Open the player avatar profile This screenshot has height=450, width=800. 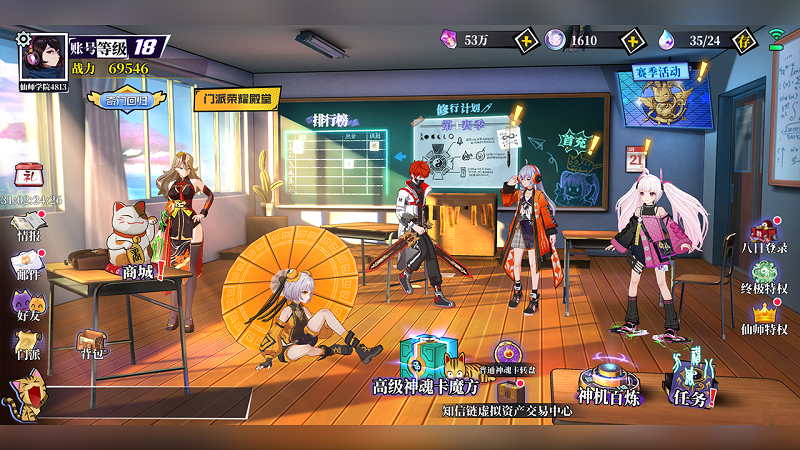point(44,59)
